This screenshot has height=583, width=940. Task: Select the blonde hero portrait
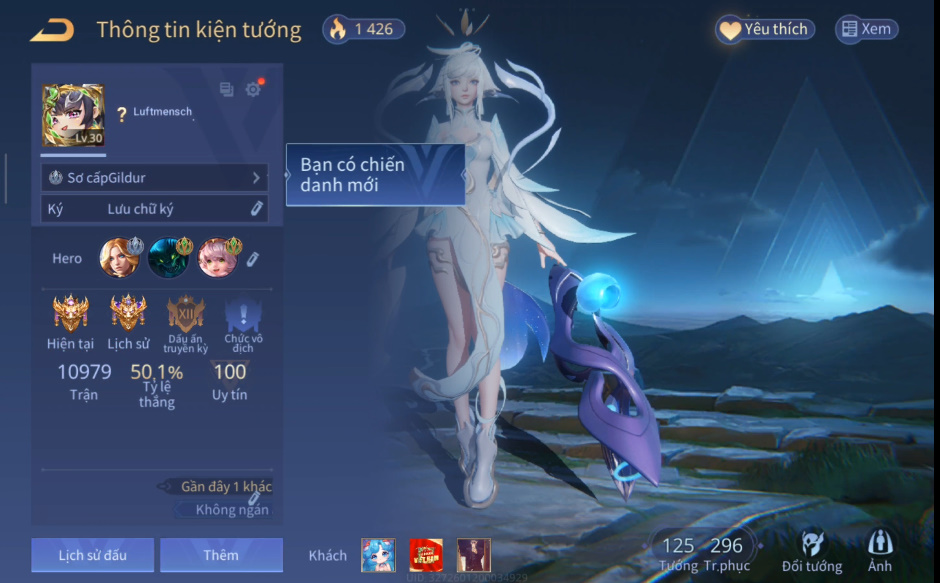pyautogui.click(x=118, y=258)
